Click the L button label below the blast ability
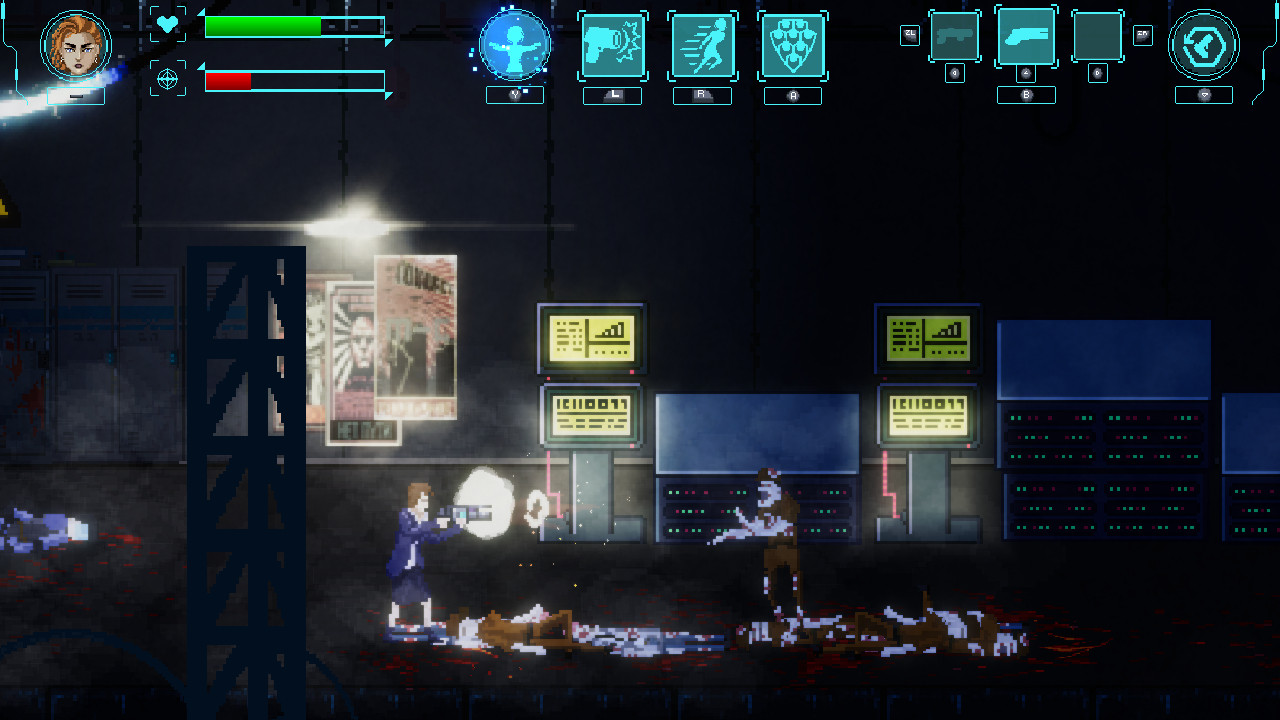The height and width of the screenshot is (720, 1280). click(x=612, y=95)
